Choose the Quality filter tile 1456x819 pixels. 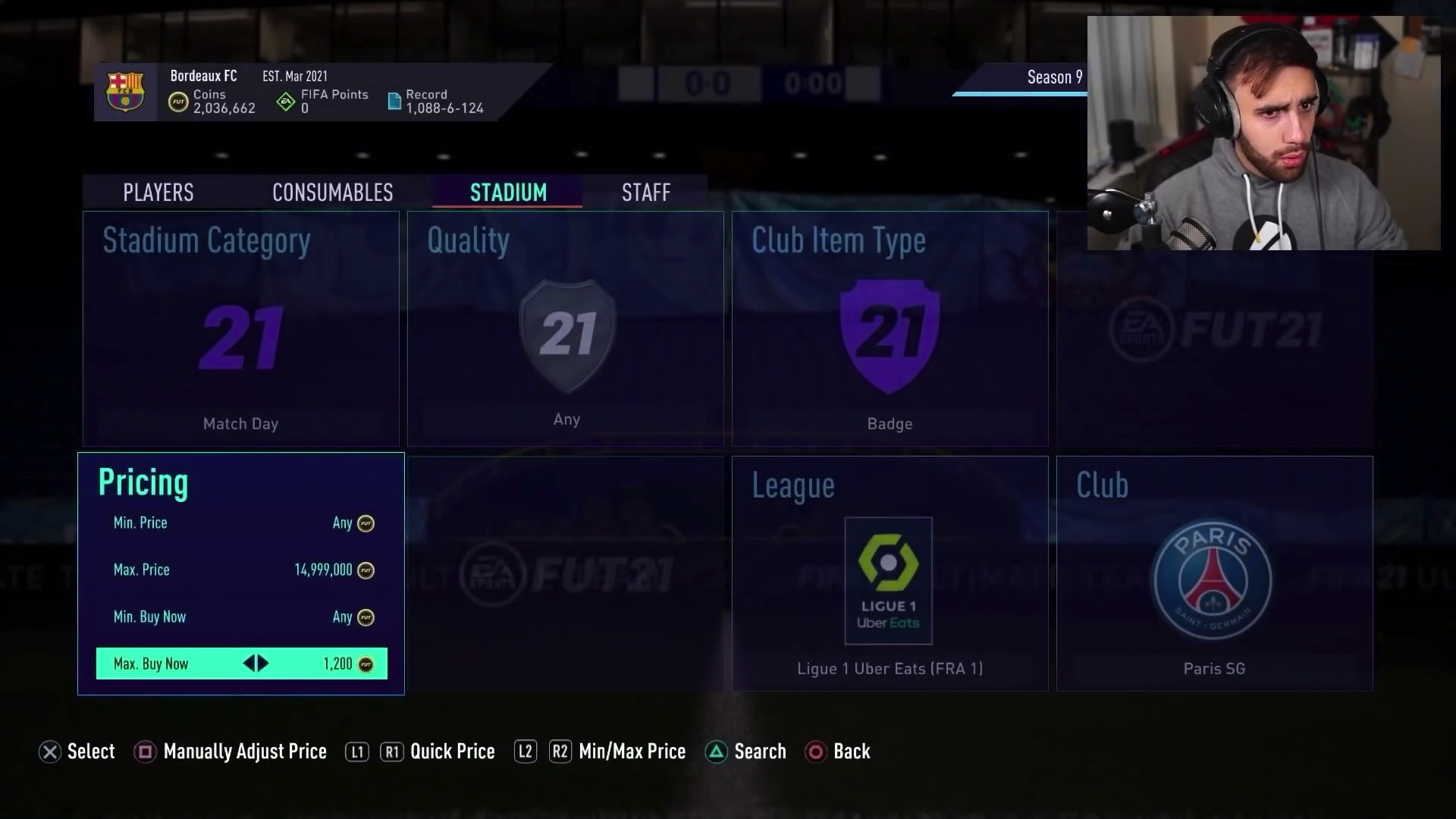(565, 328)
